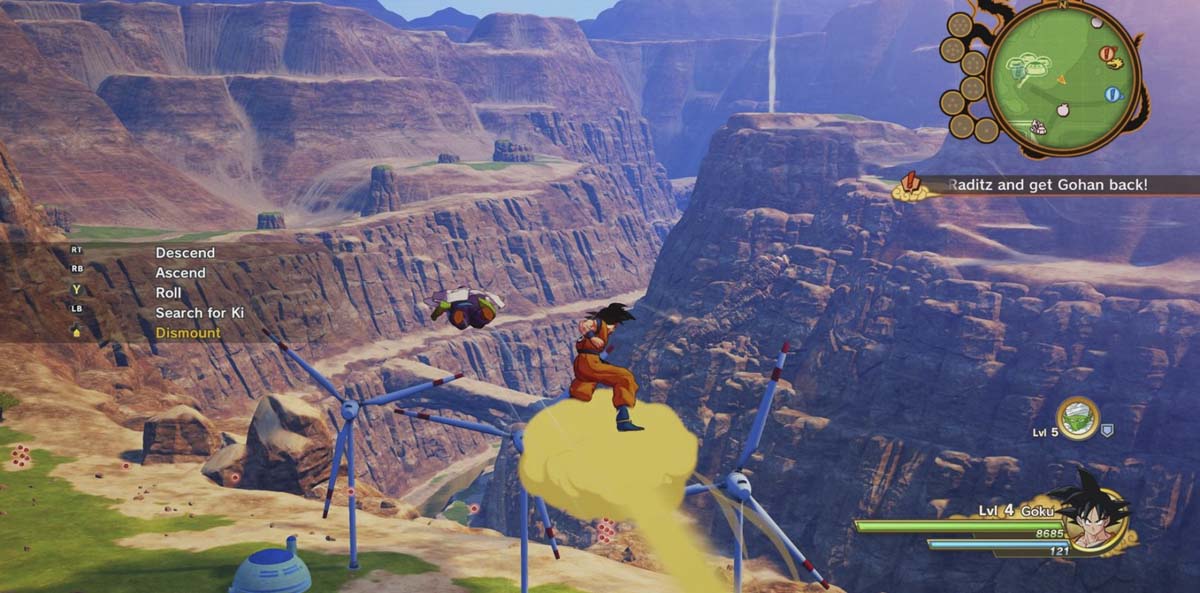The height and width of the screenshot is (593, 1200).
Task: Select the Descend action entry
Action: (184, 253)
